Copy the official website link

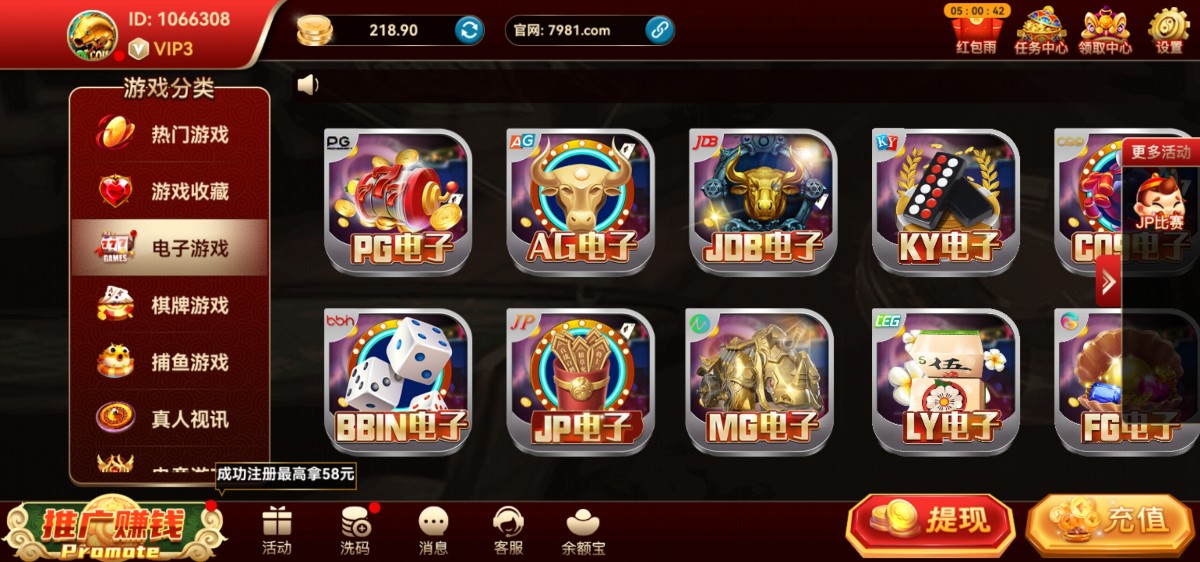(659, 30)
